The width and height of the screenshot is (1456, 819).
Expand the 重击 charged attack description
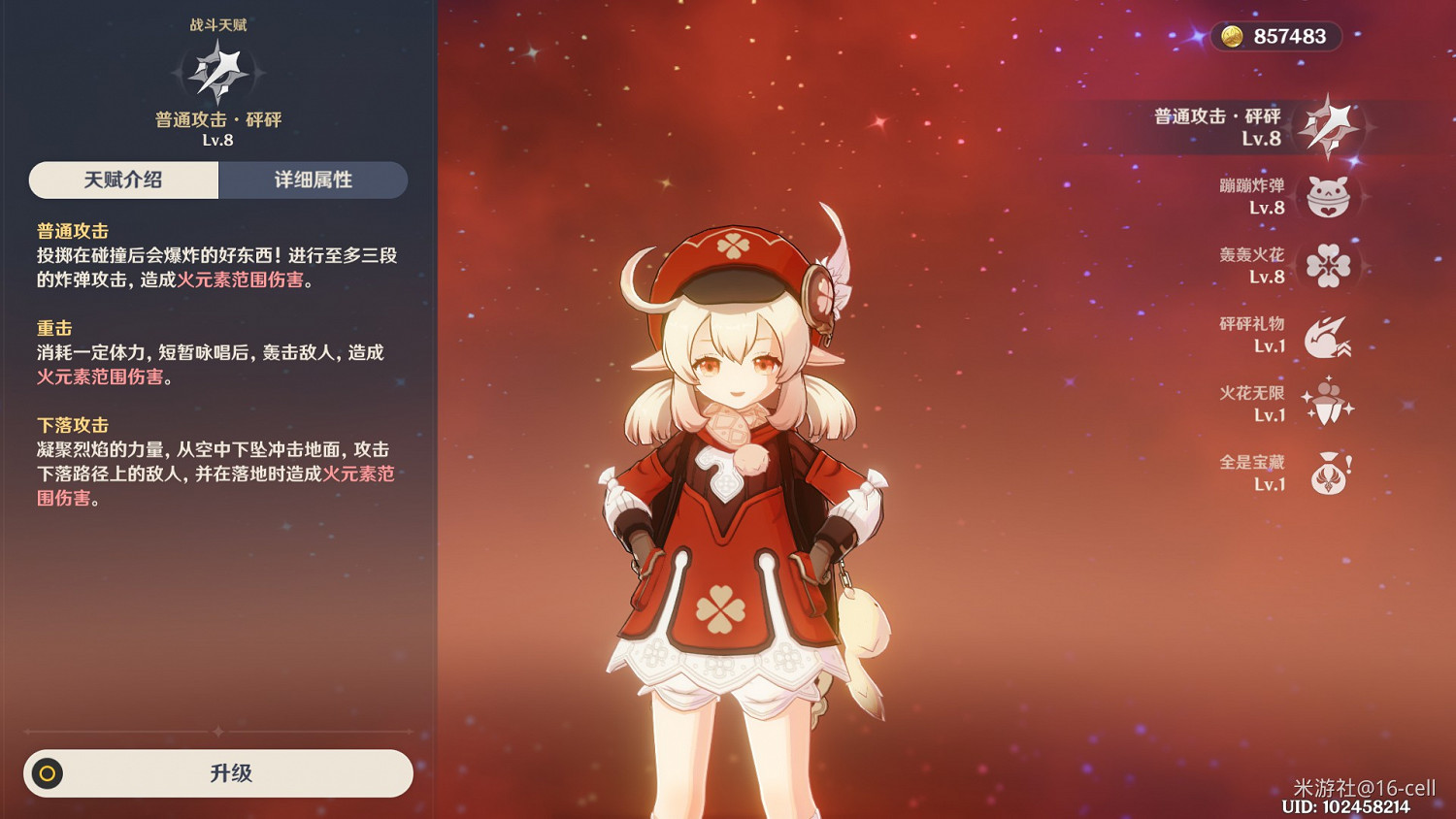point(51,328)
